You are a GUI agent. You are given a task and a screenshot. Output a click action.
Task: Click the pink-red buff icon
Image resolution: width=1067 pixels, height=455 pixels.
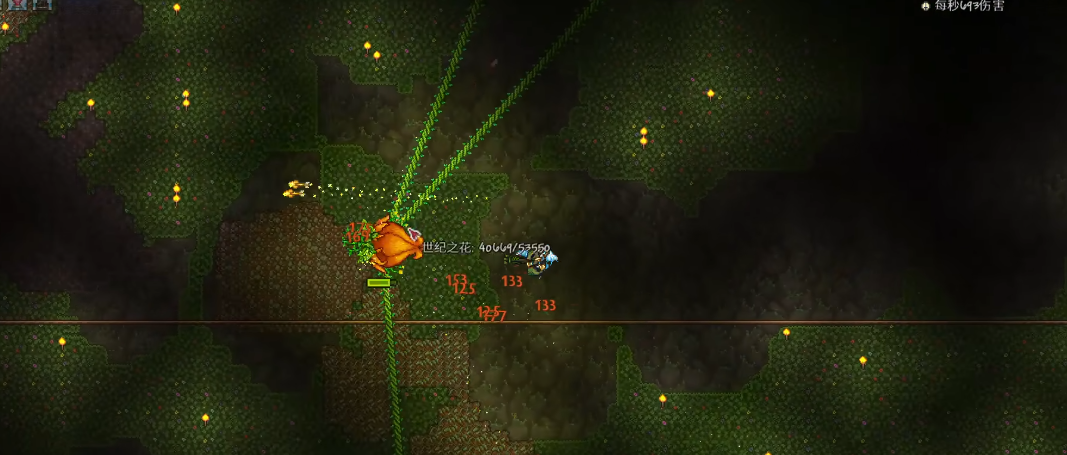click(17, 5)
